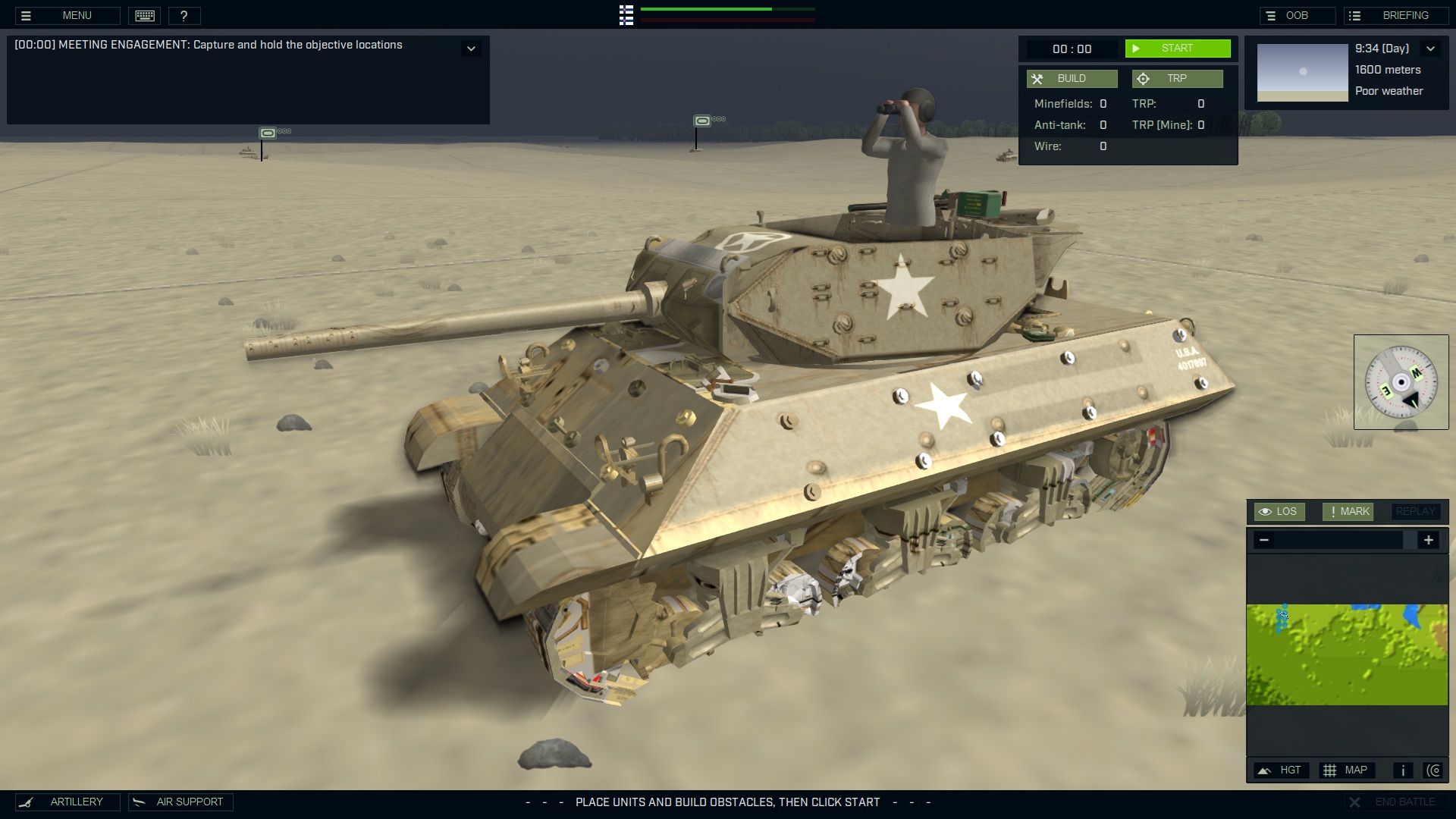Screen dimensions: 1456x819
Task: Open the info panel on the minimap
Action: (1402, 770)
